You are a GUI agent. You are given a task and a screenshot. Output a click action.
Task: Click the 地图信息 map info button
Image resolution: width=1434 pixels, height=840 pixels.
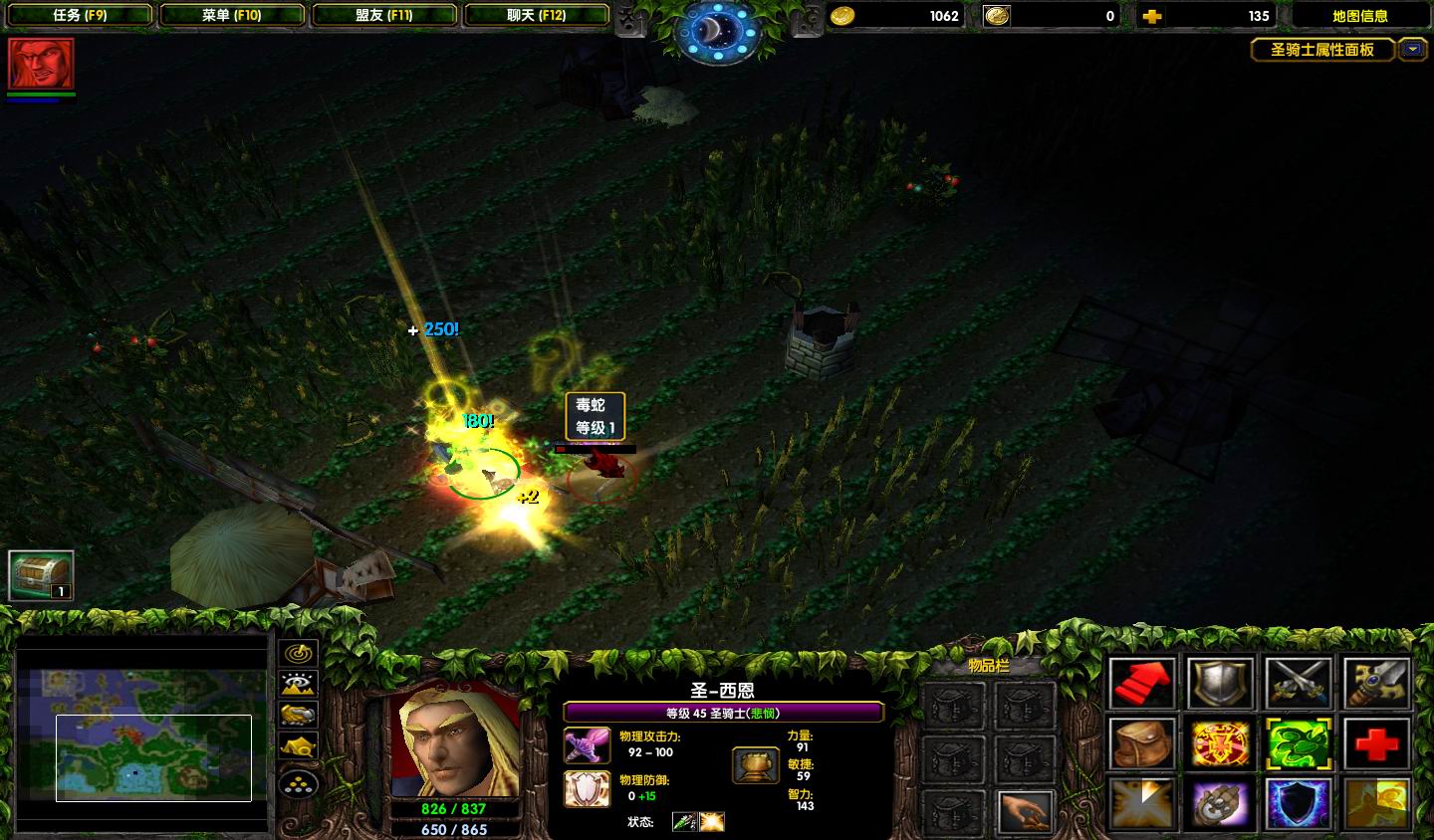[1362, 15]
